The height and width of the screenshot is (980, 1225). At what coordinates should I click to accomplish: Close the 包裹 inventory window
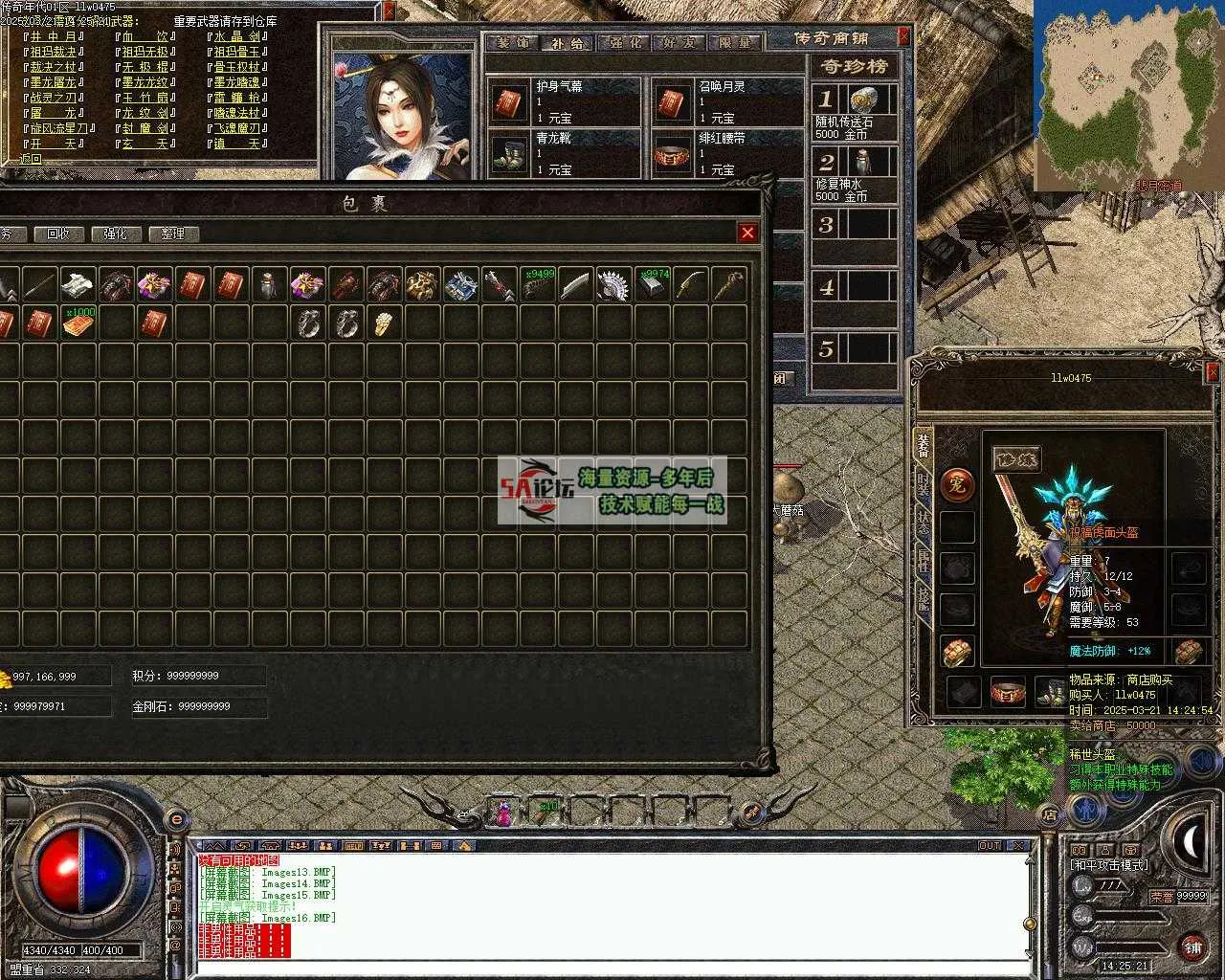coord(747,233)
